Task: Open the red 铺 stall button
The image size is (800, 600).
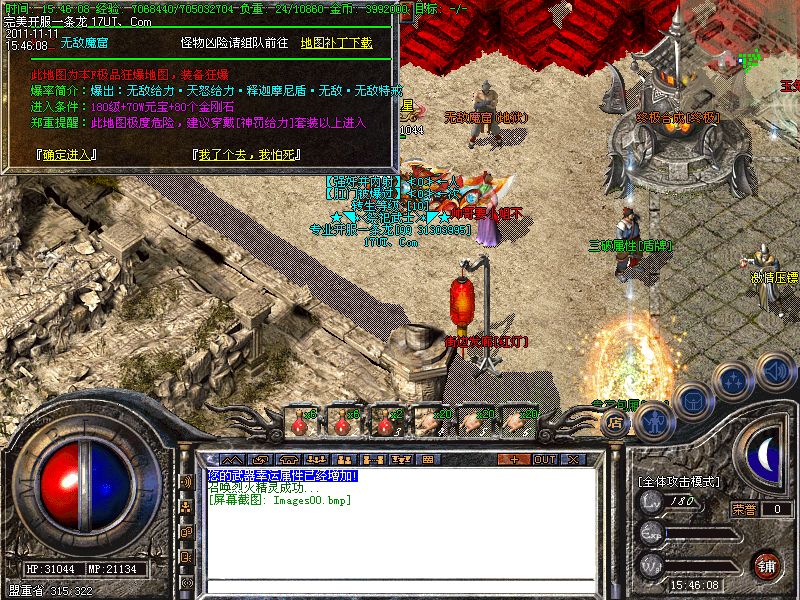Action: coord(767,564)
